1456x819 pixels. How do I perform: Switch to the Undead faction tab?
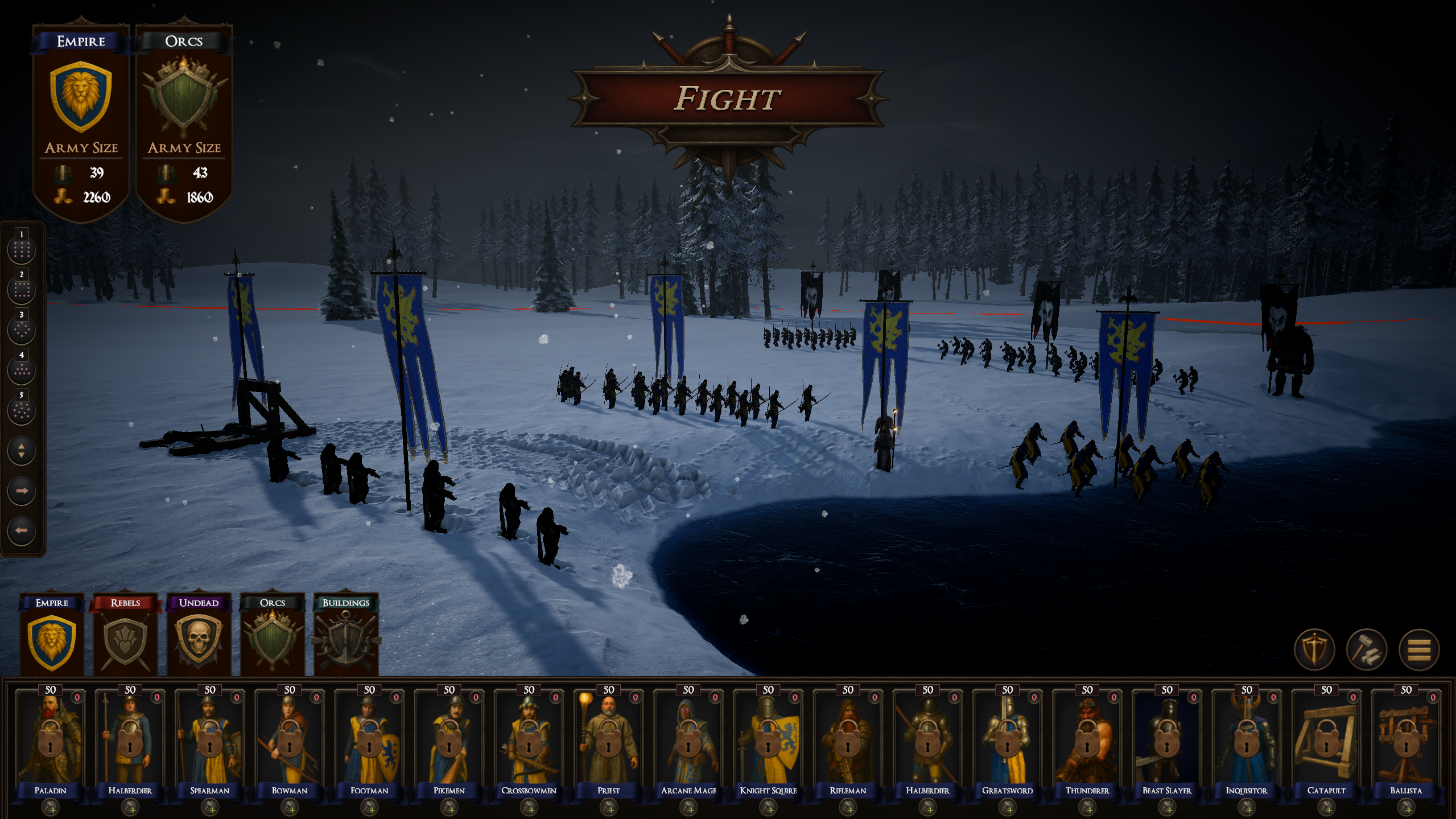[199, 637]
